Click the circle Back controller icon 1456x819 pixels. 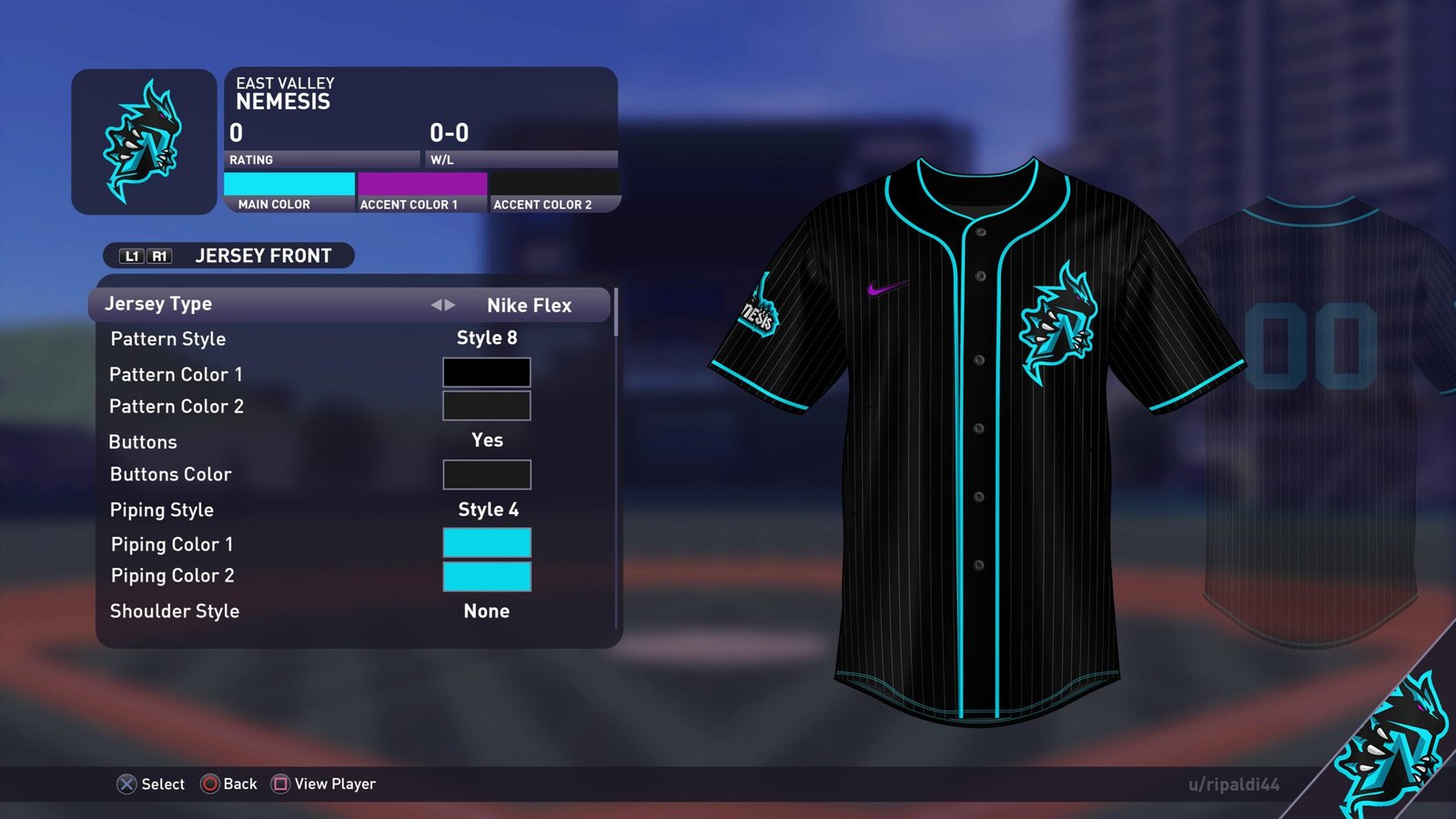coord(210,784)
